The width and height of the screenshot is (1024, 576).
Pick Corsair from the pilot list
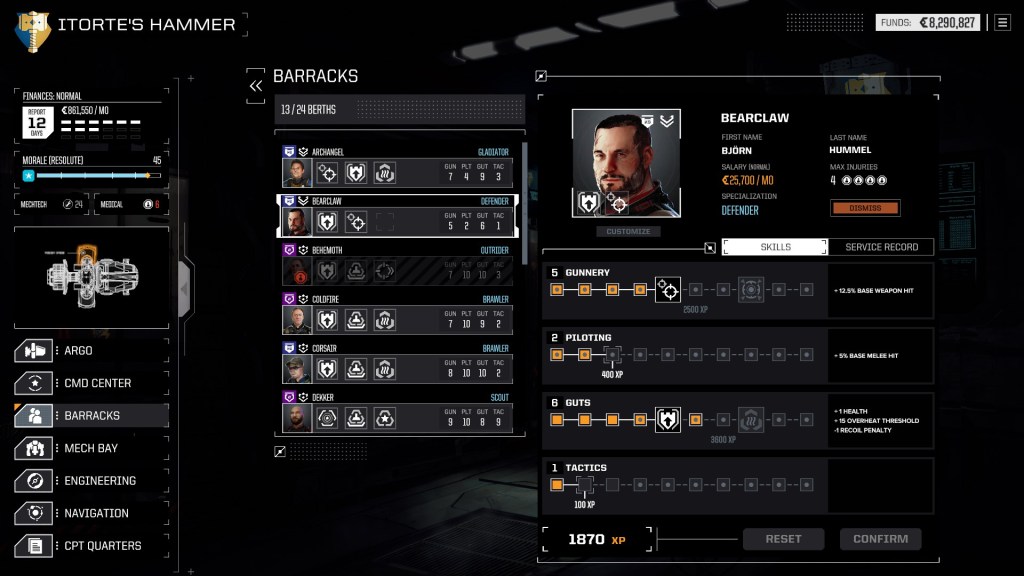tap(397, 364)
